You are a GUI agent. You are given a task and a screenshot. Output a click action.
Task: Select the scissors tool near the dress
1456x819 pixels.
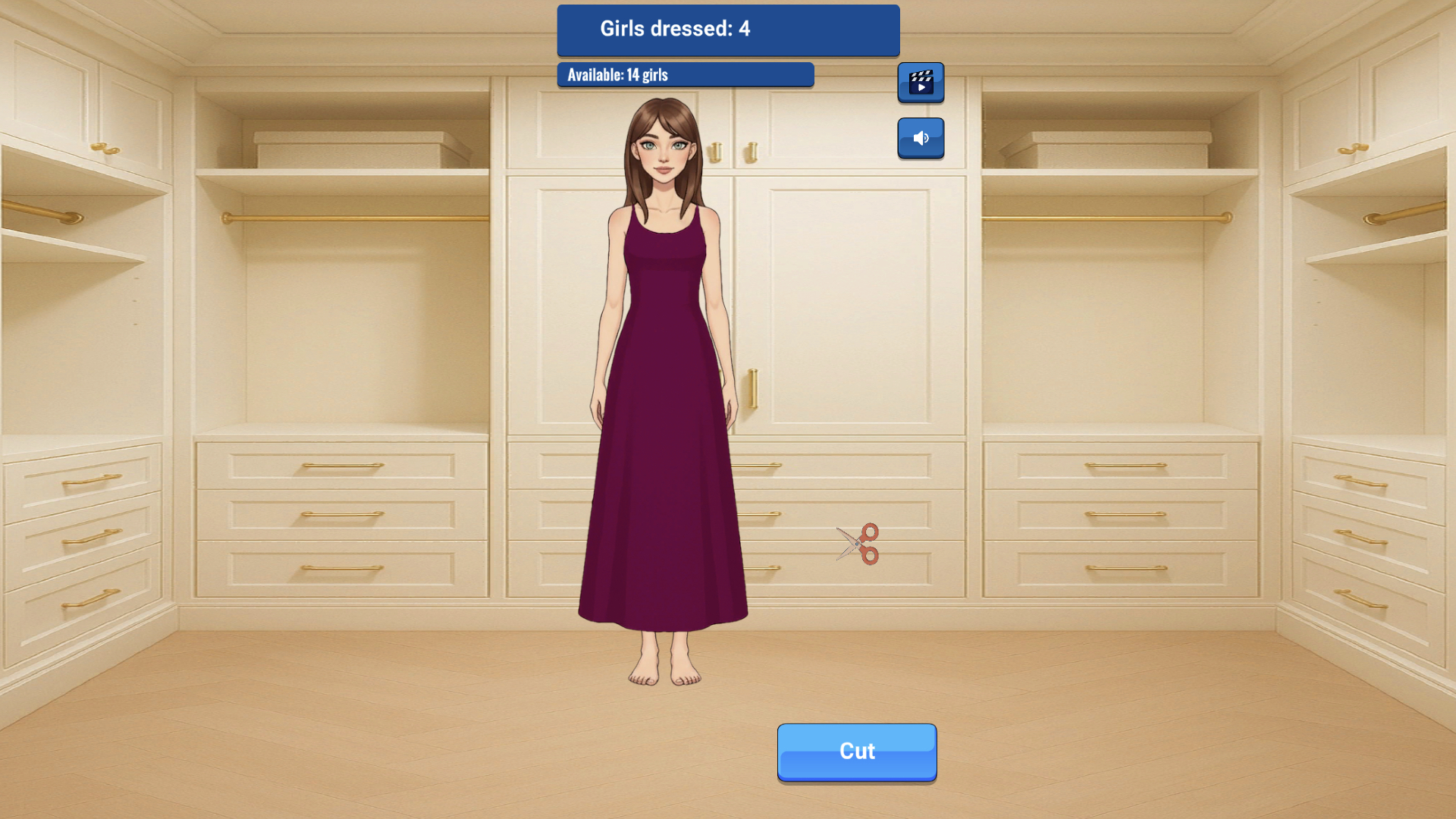click(857, 543)
